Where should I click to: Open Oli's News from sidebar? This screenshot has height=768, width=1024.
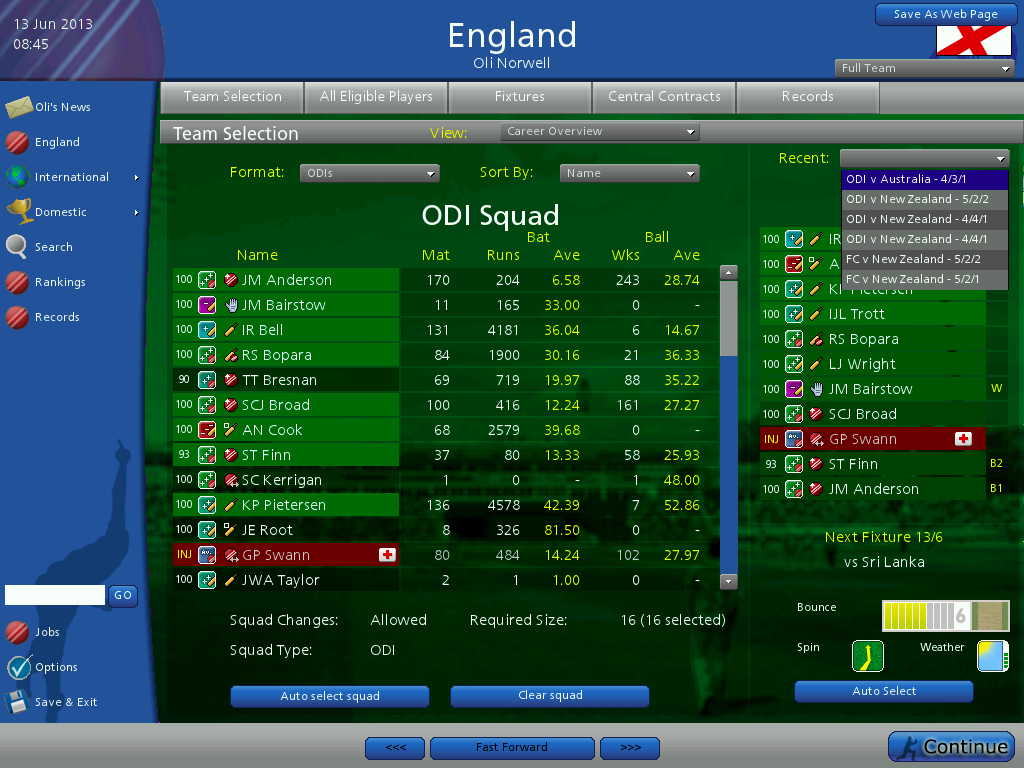pyautogui.click(x=62, y=107)
